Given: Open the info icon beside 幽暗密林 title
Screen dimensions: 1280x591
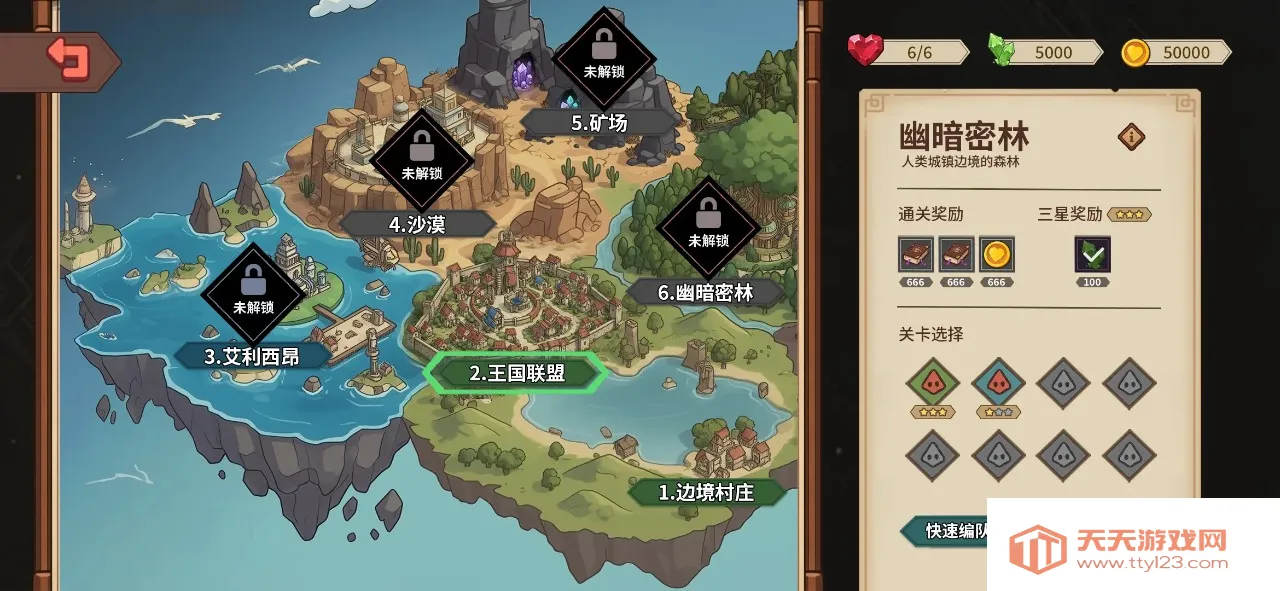Looking at the screenshot, I should 1131,137.
